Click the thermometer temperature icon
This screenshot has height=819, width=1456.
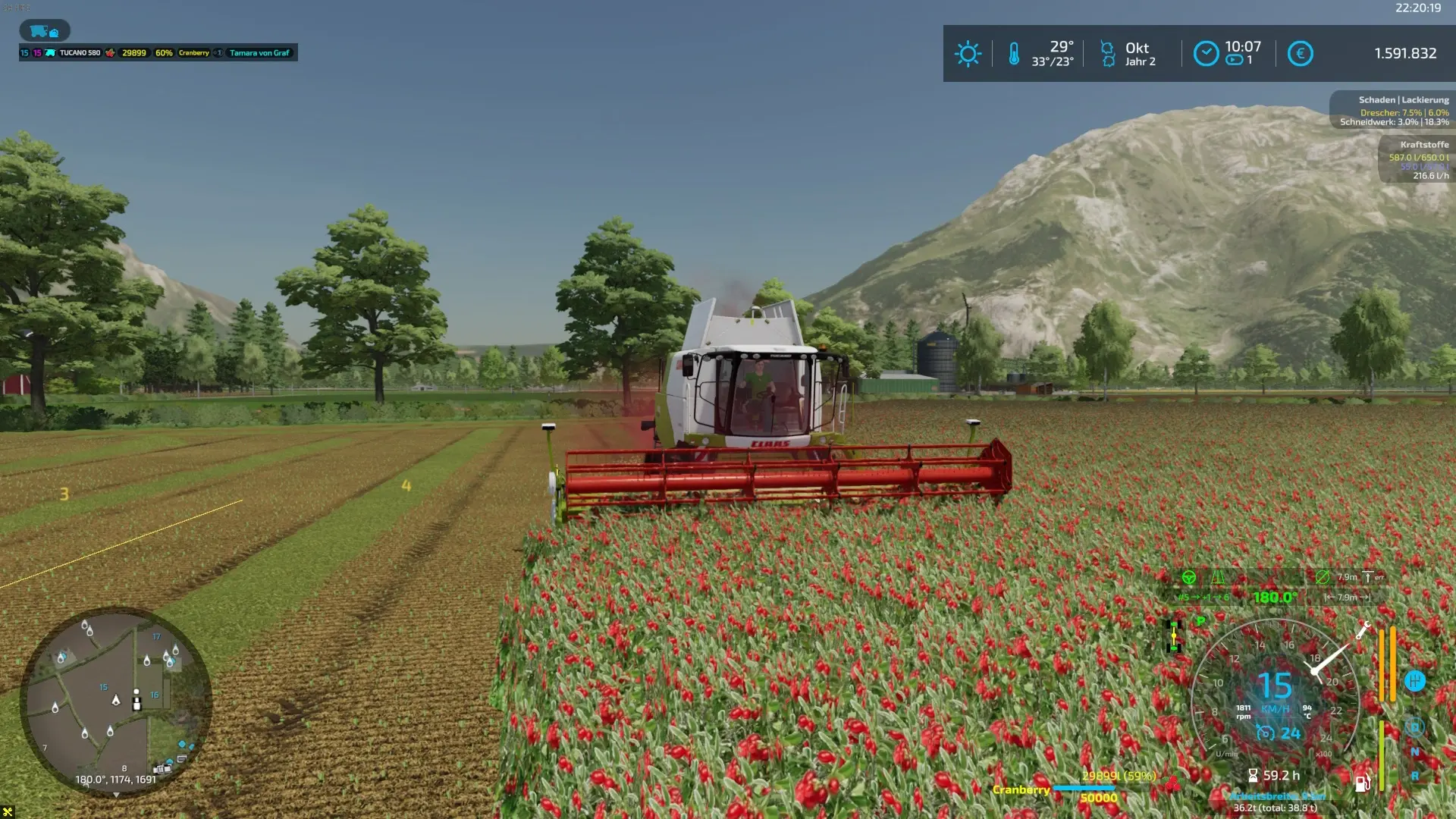click(x=1014, y=54)
